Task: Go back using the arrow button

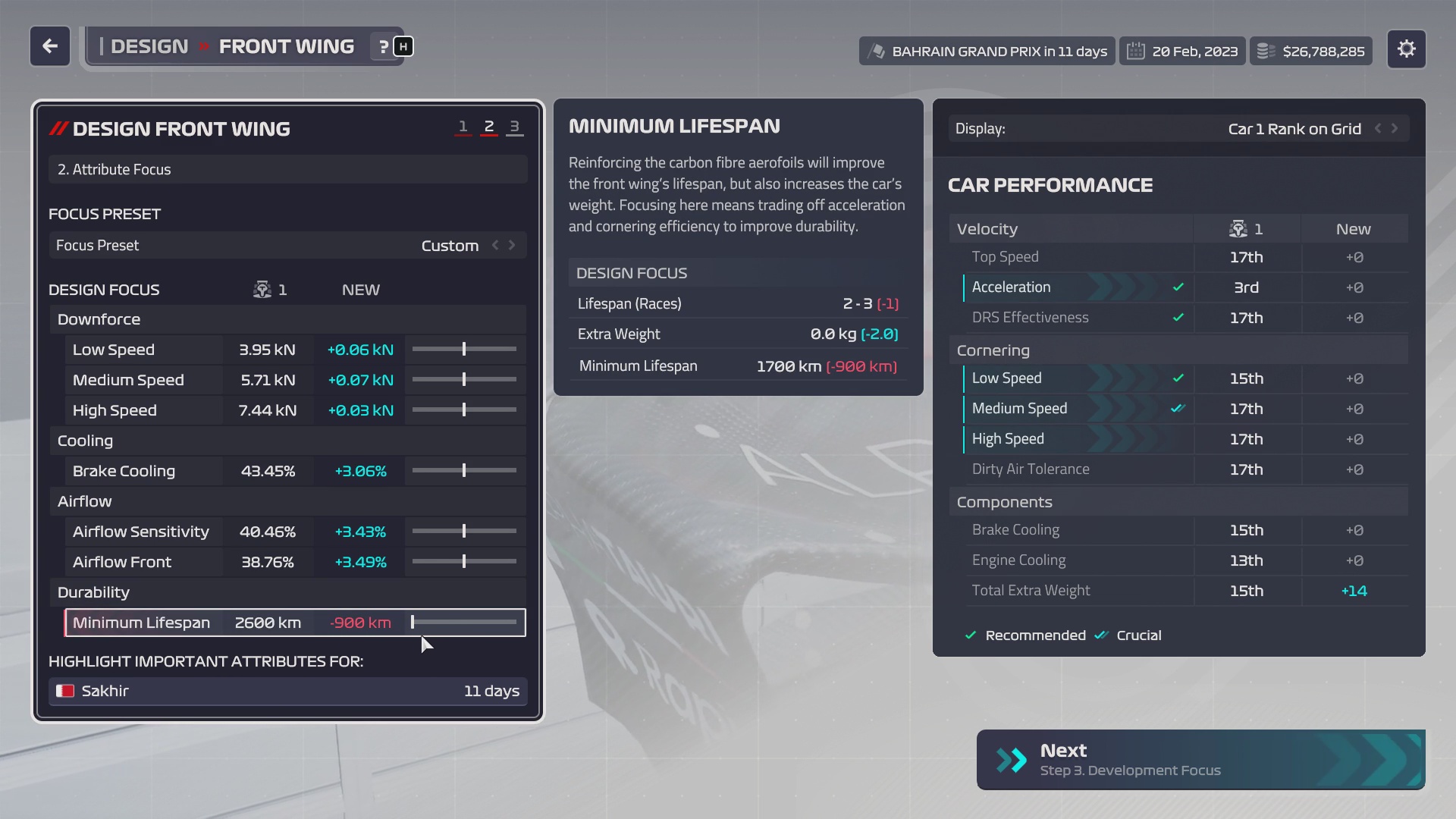Action: pyautogui.click(x=50, y=47)
